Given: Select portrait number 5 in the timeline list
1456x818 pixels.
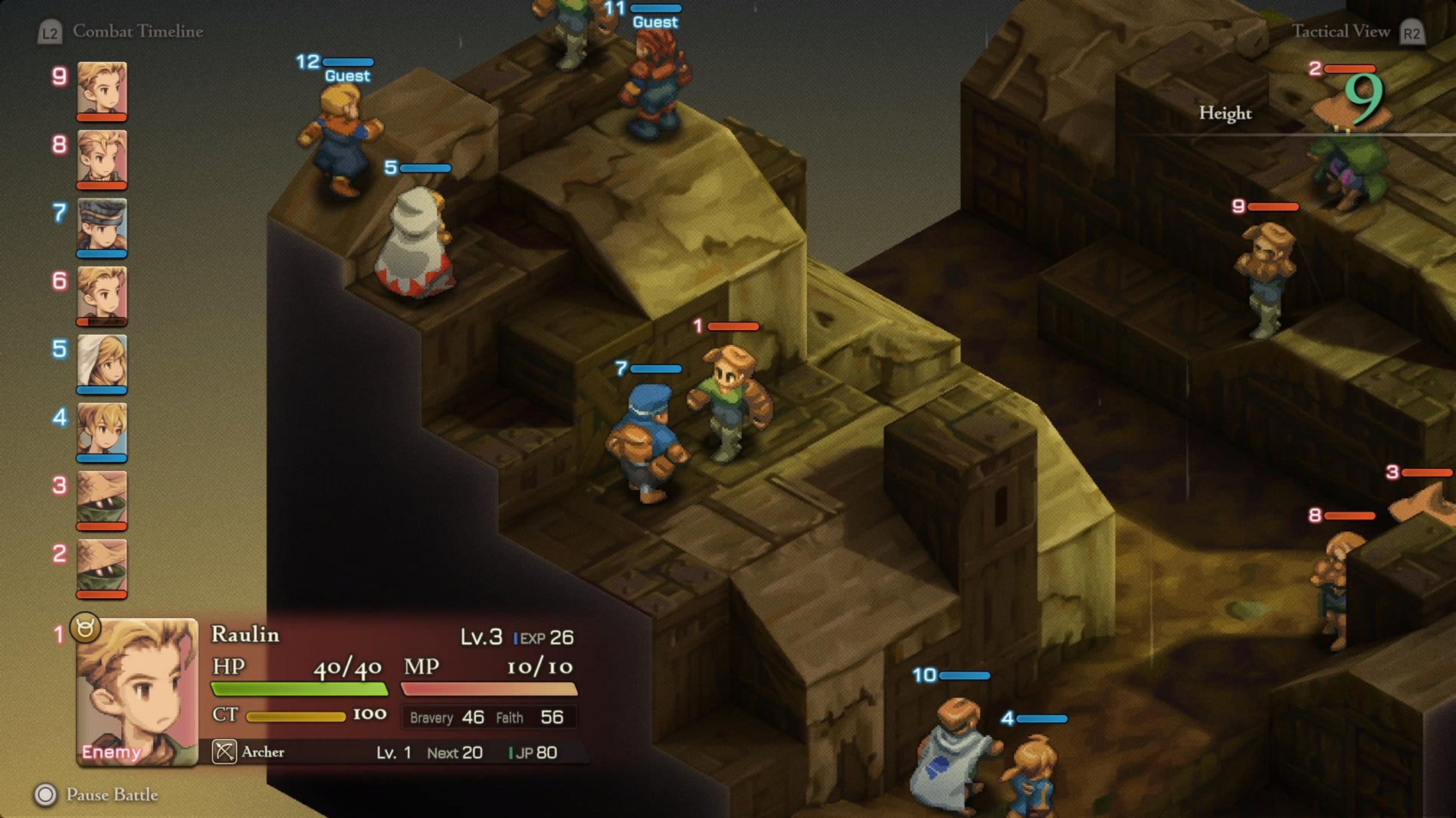Looking at the screenshot, I should [x=102, y=360].
